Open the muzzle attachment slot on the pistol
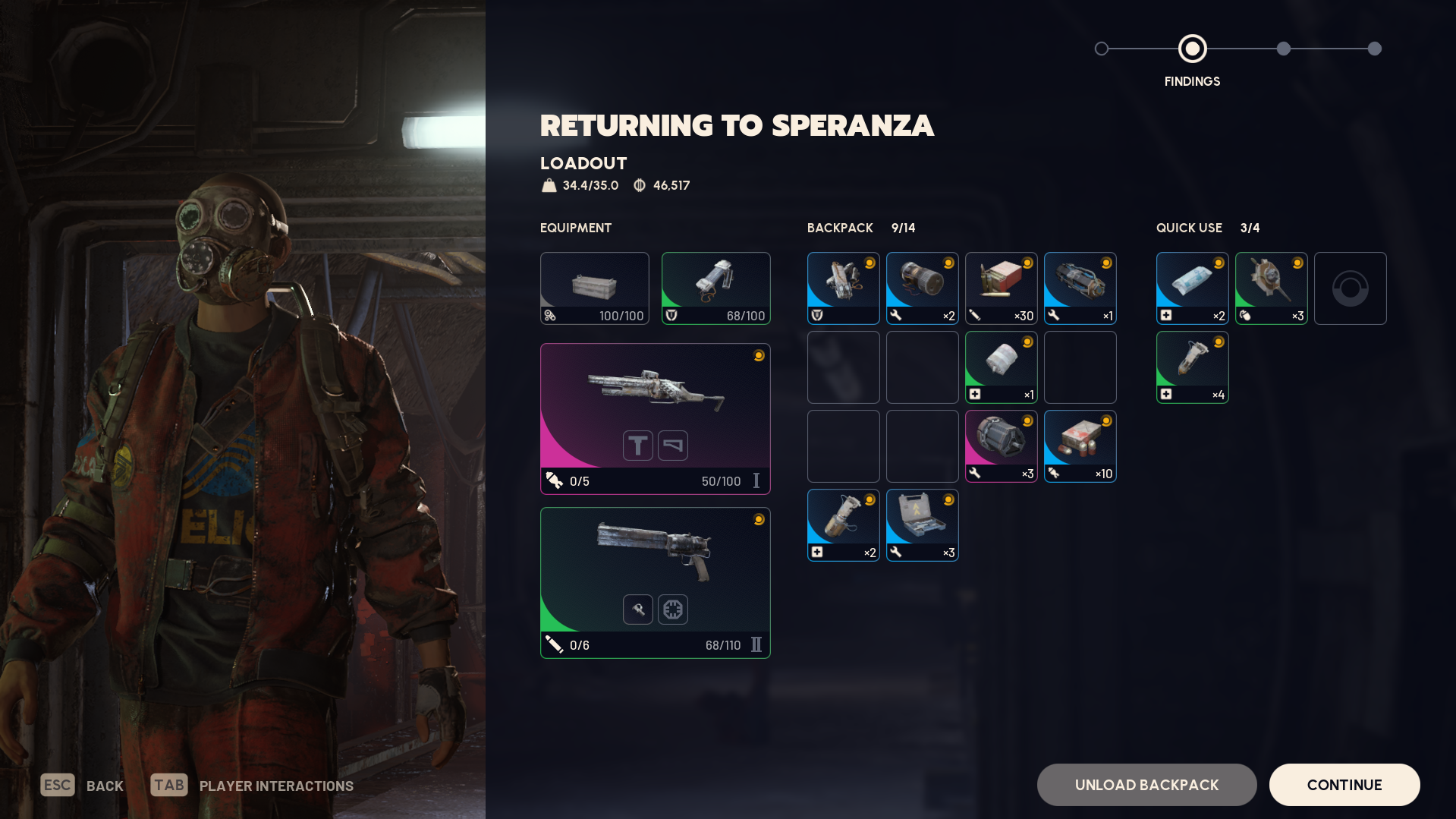The height and width of the screenshot is (819, 1456). click(x=638, y=610)
